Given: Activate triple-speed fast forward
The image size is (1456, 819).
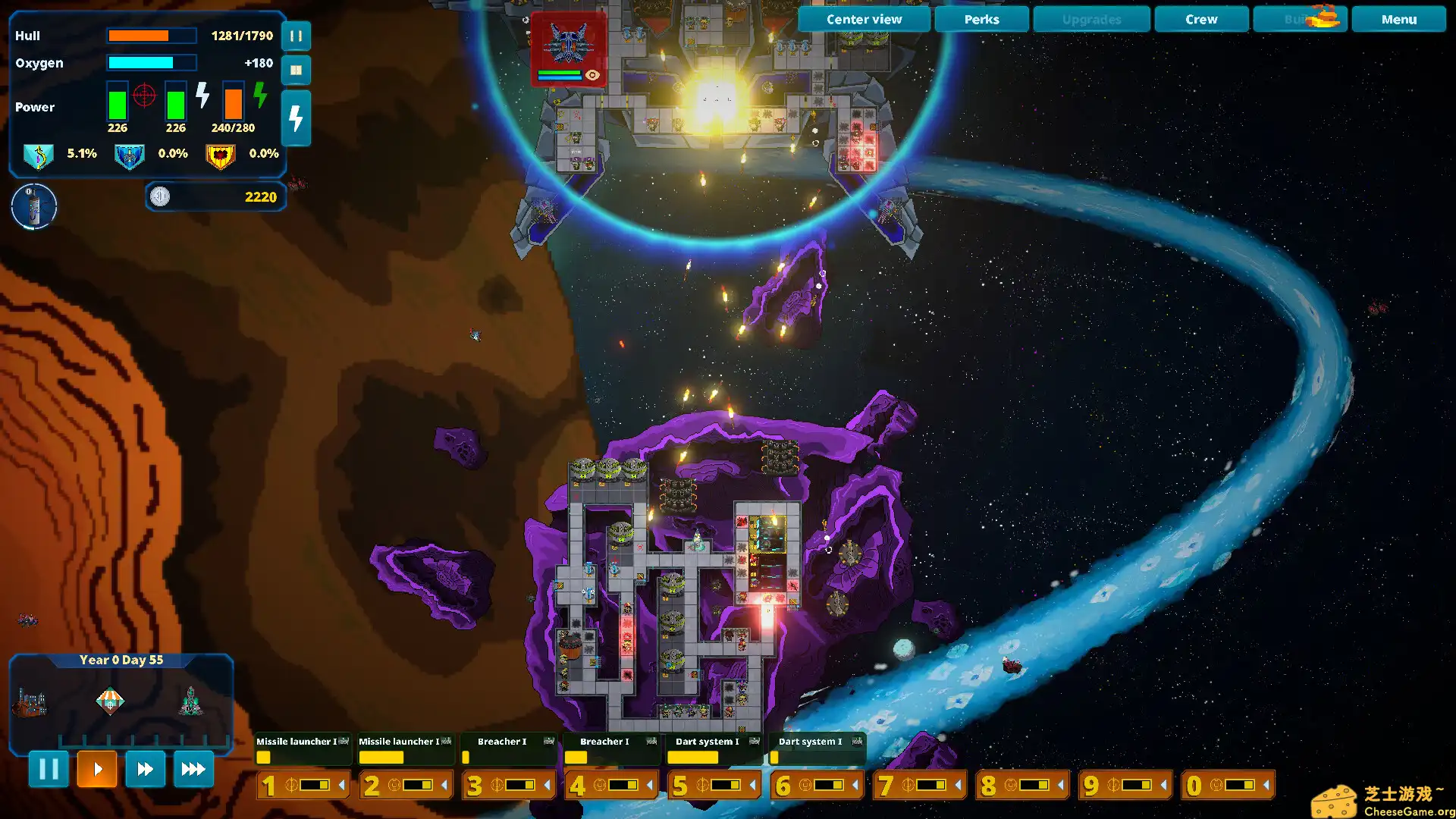Looking at the screenshot, I should tap(193, 769).
